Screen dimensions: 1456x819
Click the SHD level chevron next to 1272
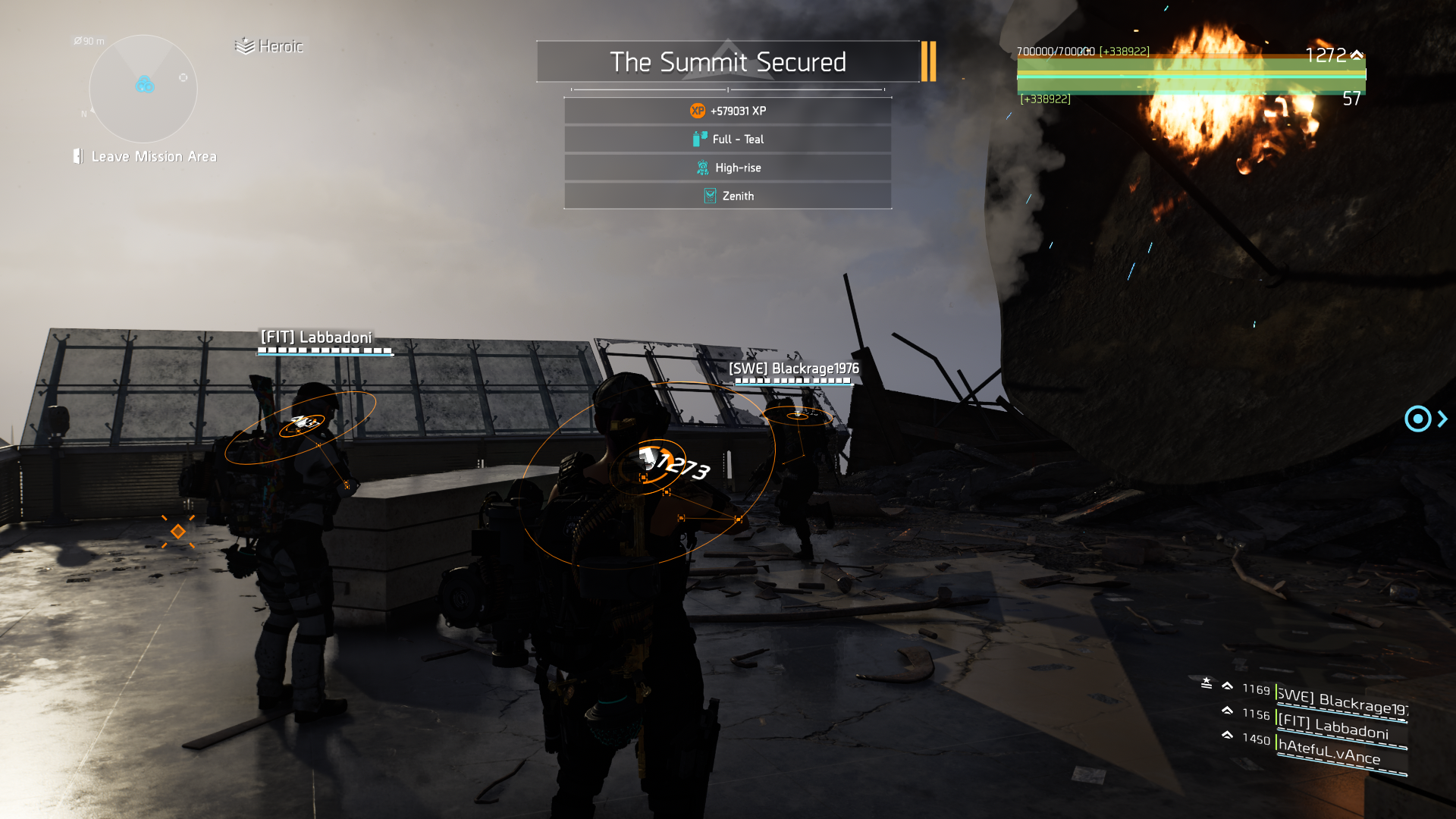(x=1357, y=54)
